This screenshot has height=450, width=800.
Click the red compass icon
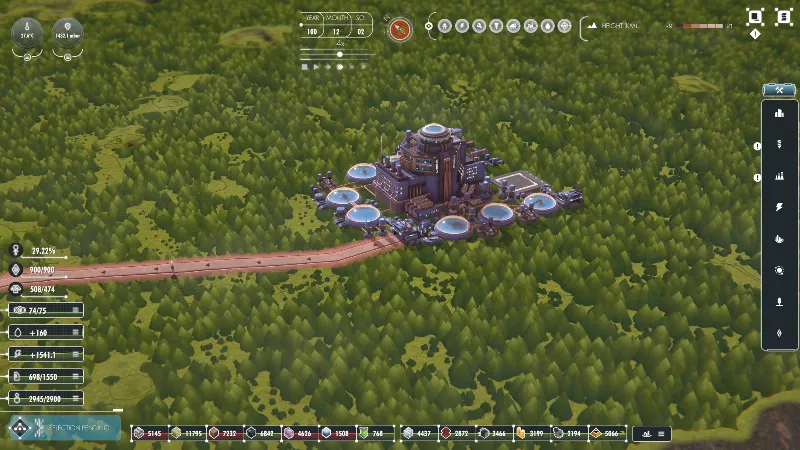[x=400, y=28]
